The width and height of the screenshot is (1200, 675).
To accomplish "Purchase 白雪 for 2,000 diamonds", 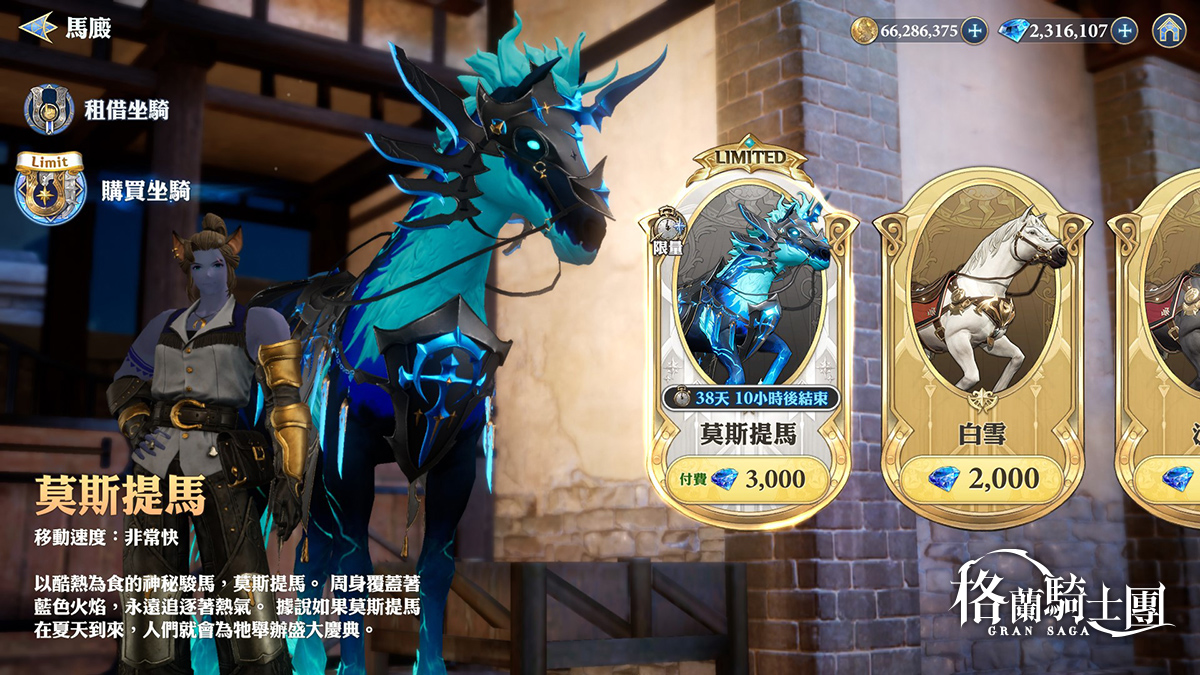I will [x=981, y=479].
